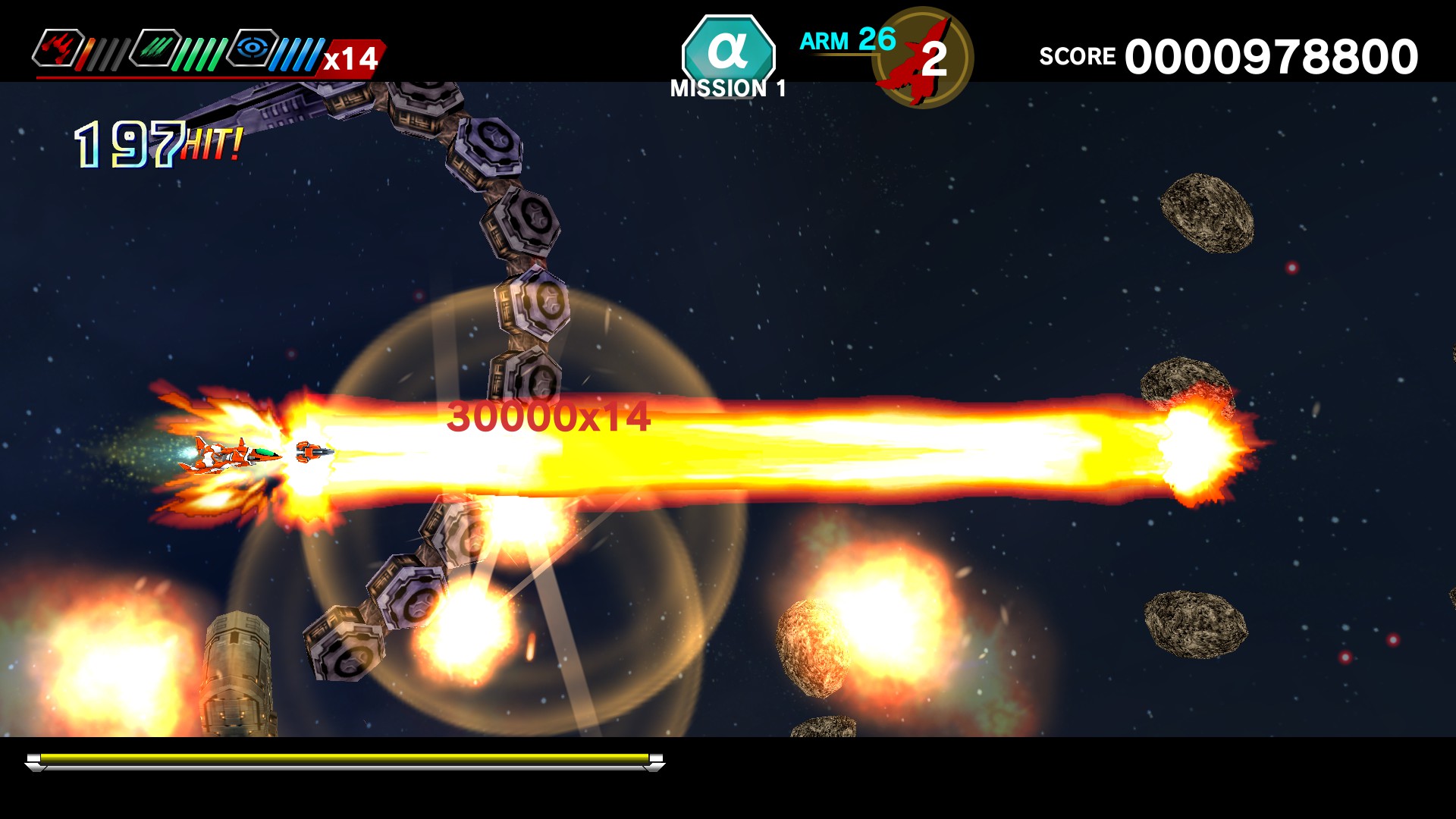Image resolution: width=1456 pixels, height=819 pixels.
Task: Click the SCORE heading in top bar
Action: [1080, 55]
